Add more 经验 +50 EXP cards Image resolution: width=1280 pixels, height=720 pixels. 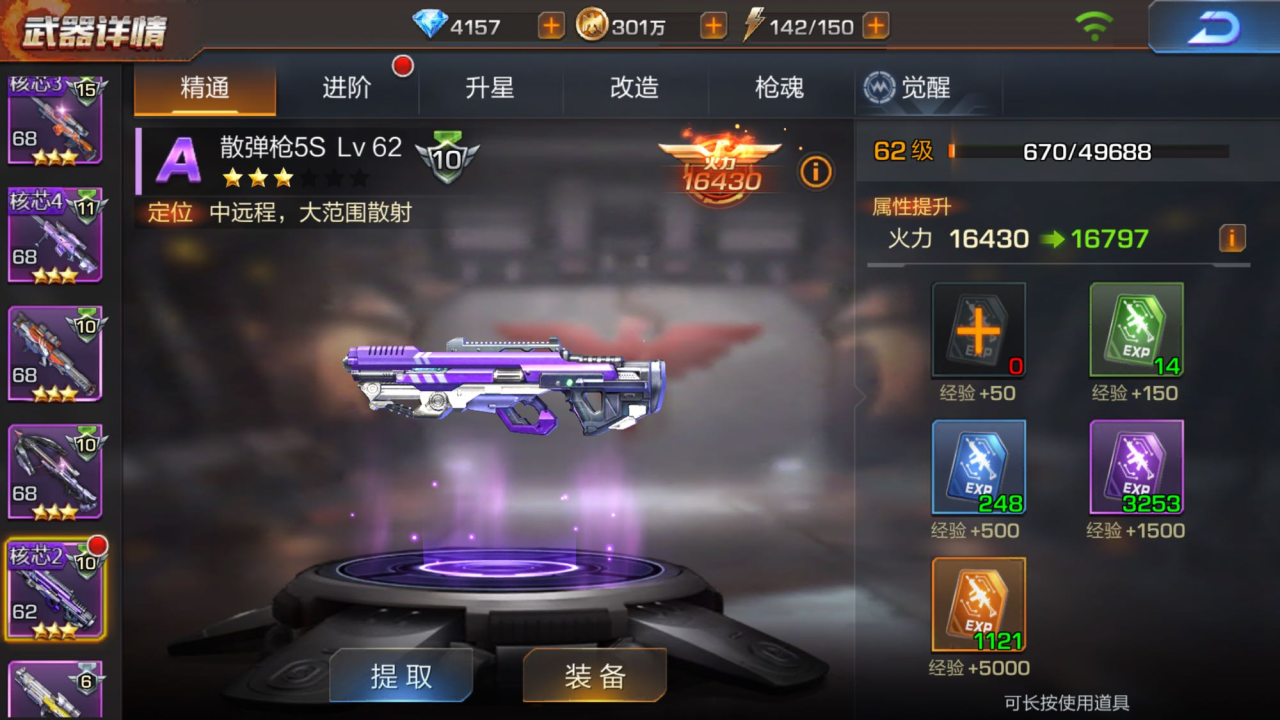pos(979,329)
